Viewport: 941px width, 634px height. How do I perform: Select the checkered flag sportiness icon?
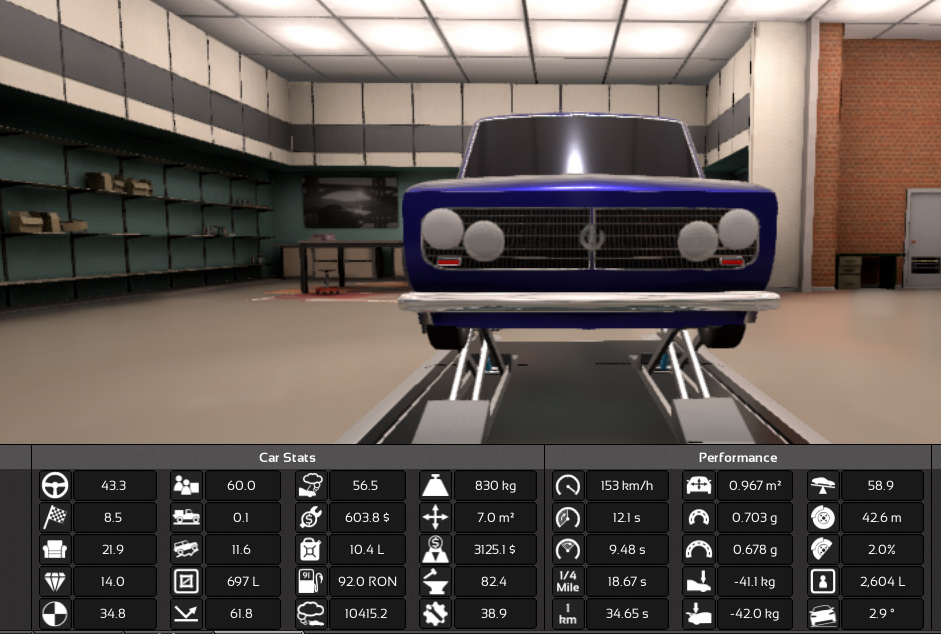[x=55, y=518]
